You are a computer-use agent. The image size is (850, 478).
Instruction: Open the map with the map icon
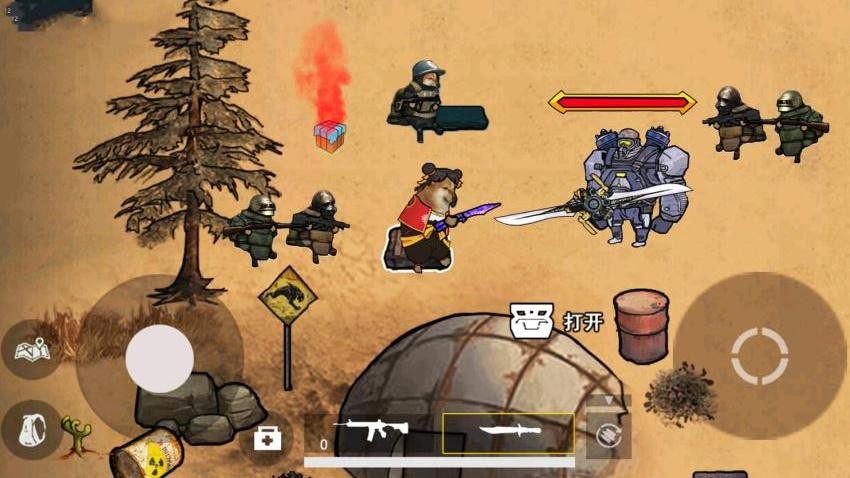pyautogui.click(x=31, y=349)
